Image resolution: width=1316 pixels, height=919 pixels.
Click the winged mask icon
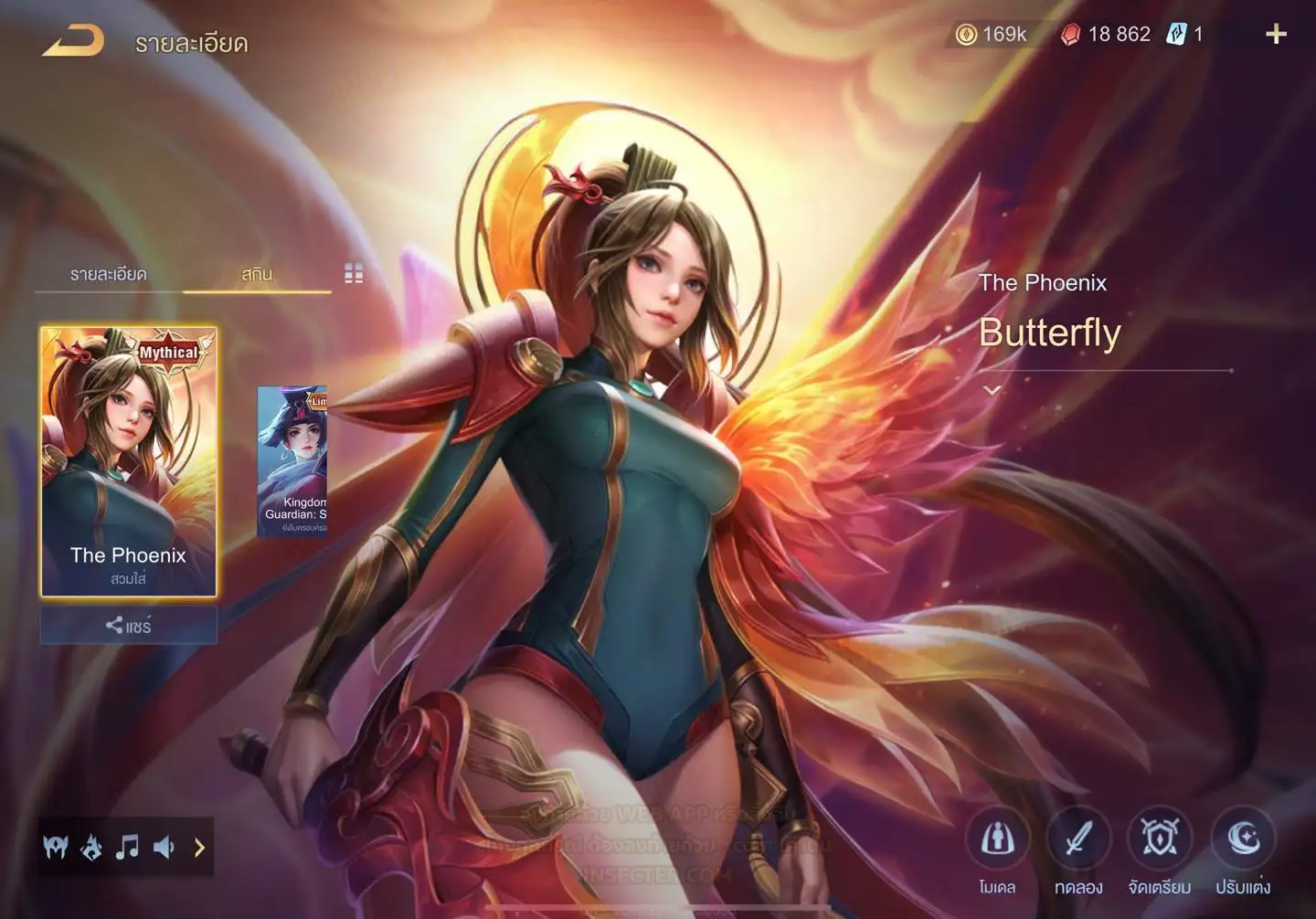pos(56,848)
